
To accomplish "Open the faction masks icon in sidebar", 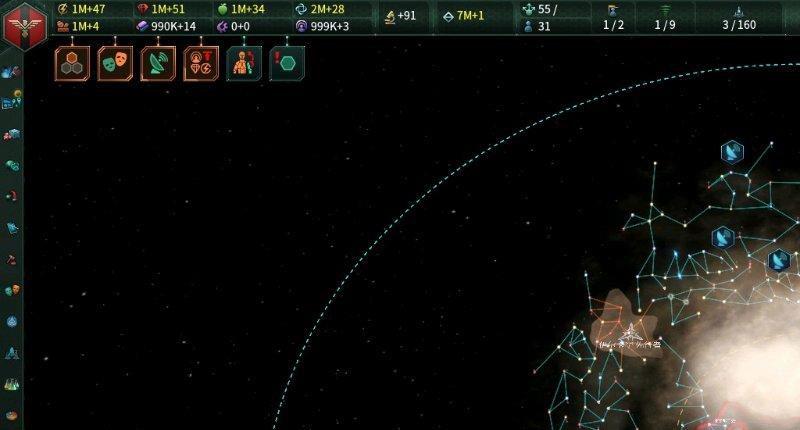I will (x=12, y=290).
